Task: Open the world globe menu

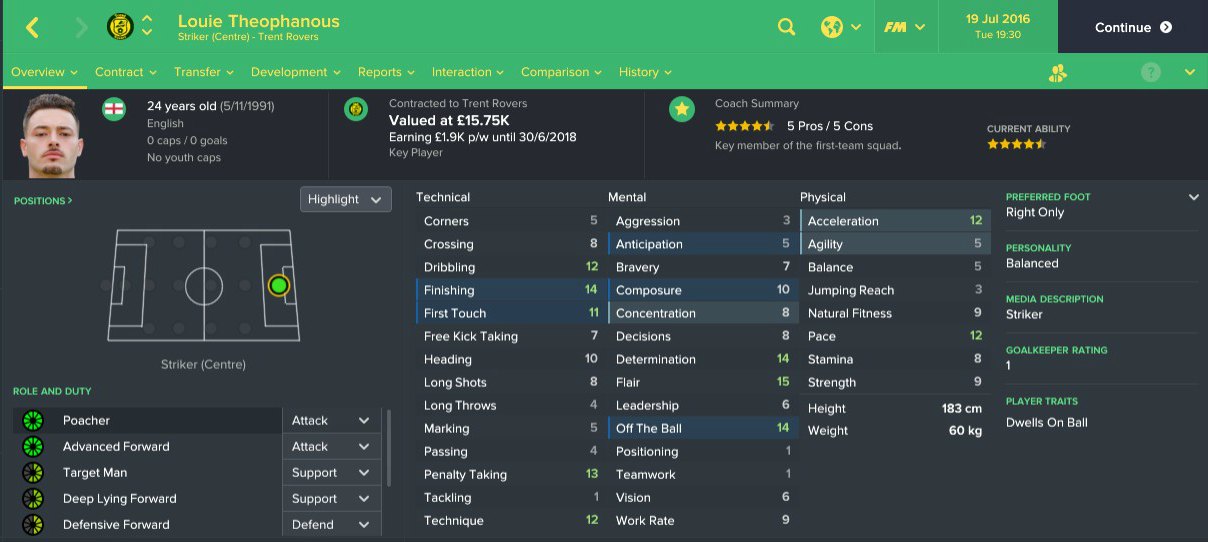Action: click(840, 27)
